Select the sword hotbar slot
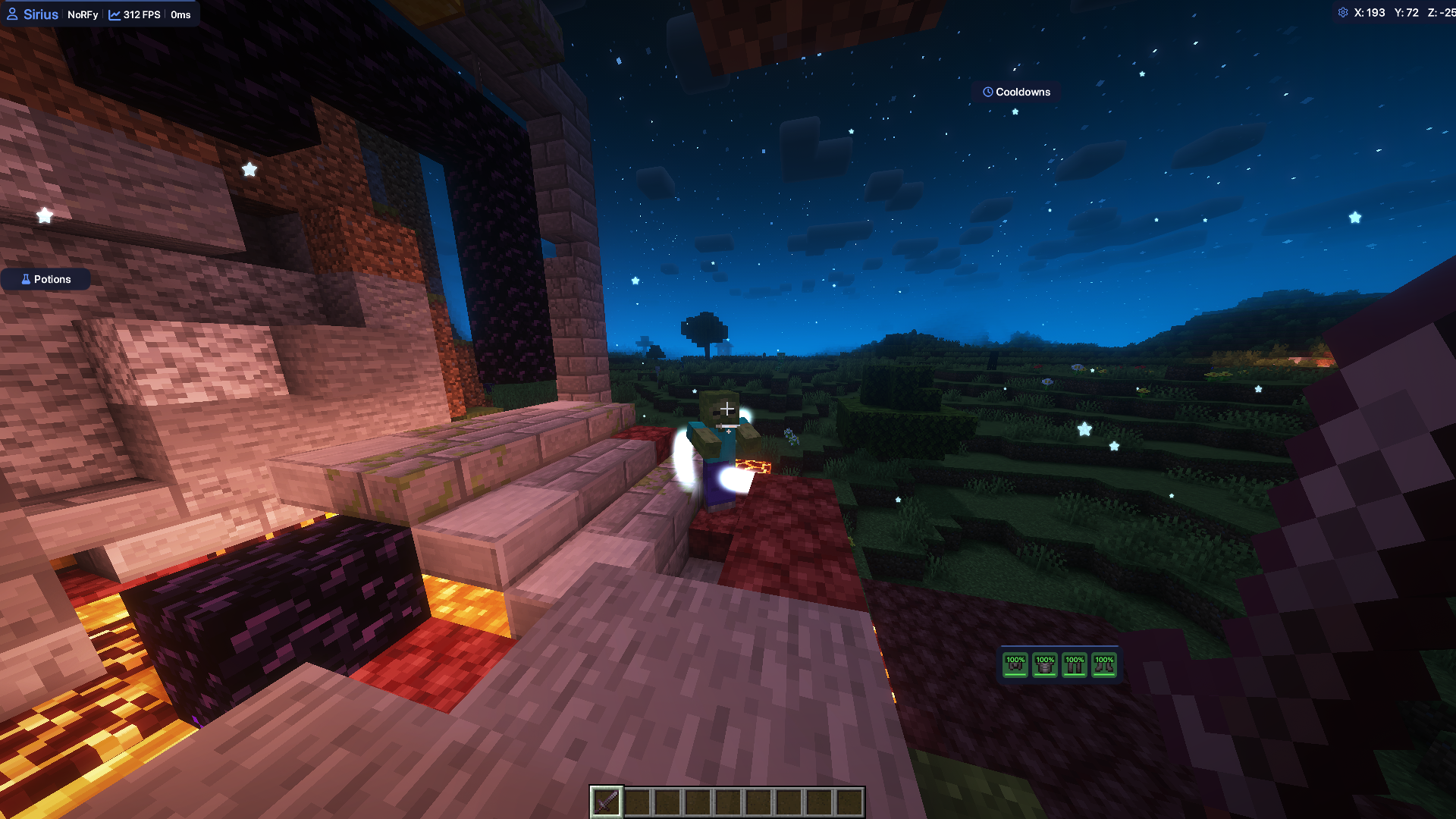1456x819 pixels. [606, 802]
